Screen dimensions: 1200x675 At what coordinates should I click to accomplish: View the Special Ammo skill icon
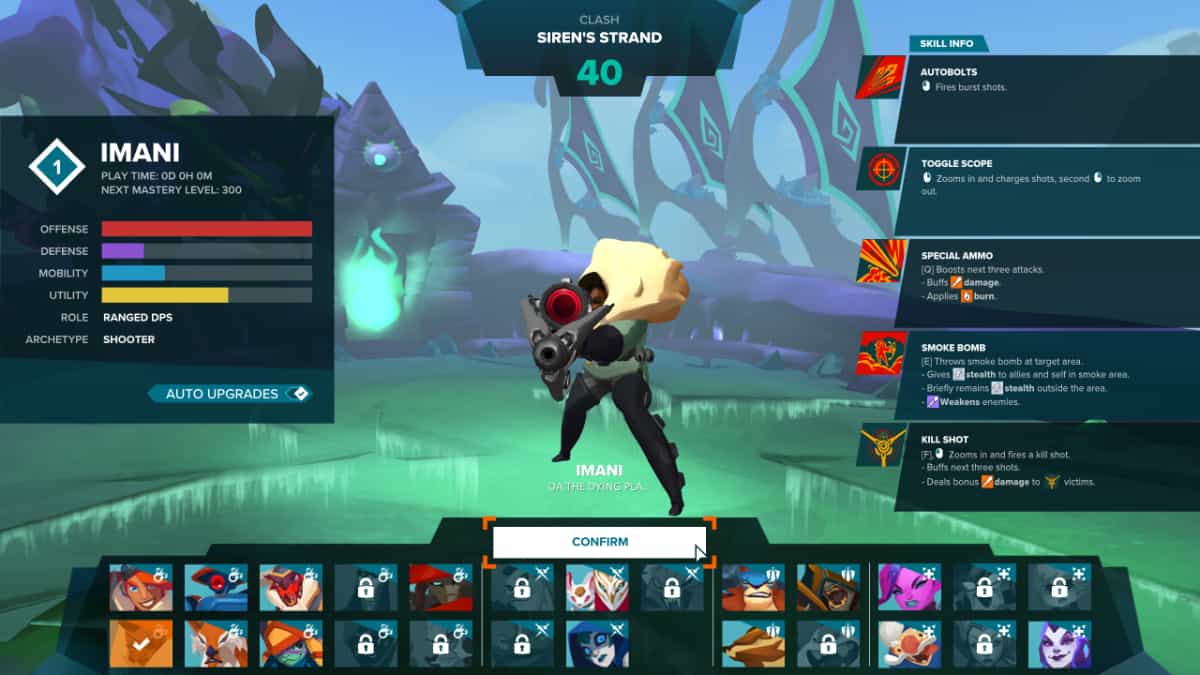tap(881, 261)
